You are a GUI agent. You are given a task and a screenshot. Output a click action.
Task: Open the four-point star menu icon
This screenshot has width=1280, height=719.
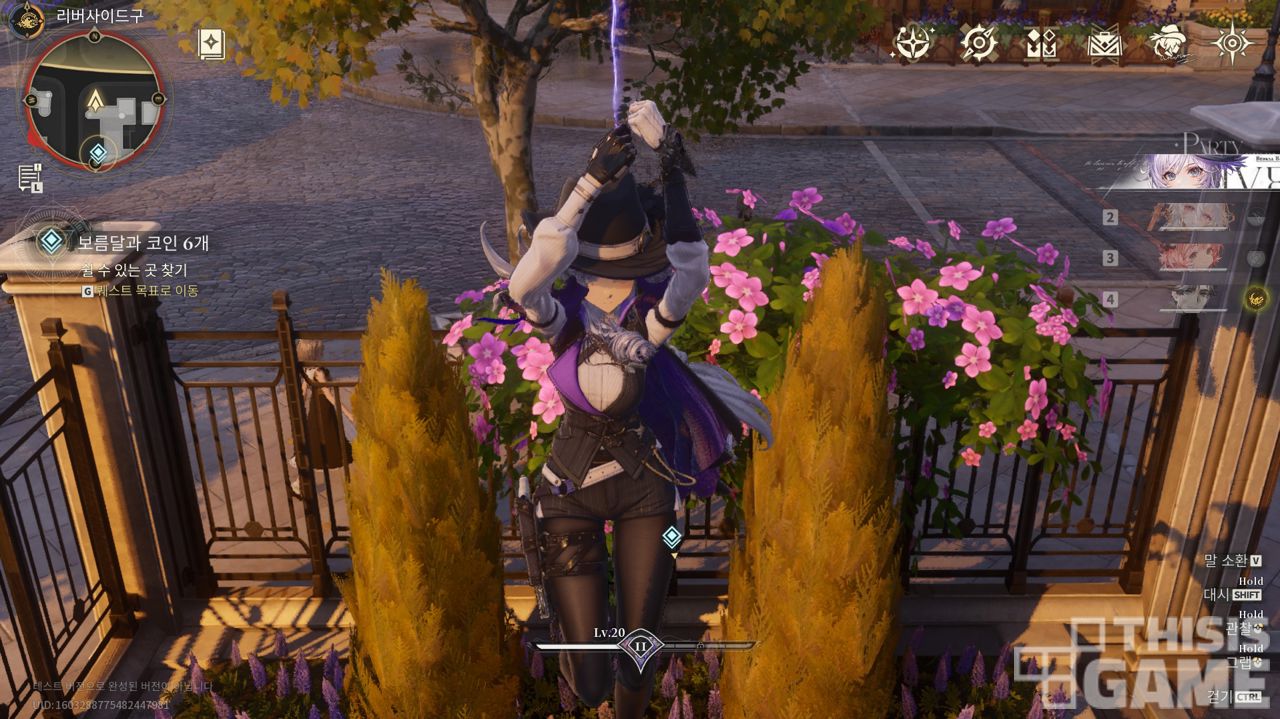point(1232,43)
